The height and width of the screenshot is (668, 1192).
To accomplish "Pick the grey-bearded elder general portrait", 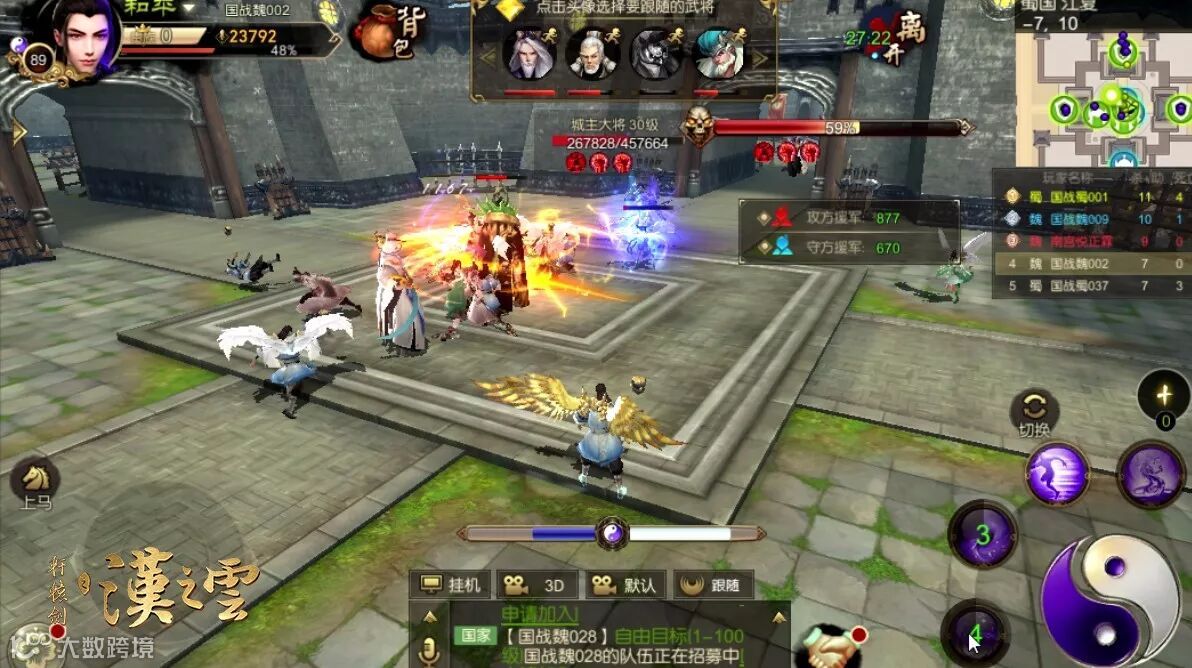I will point(592,54).
